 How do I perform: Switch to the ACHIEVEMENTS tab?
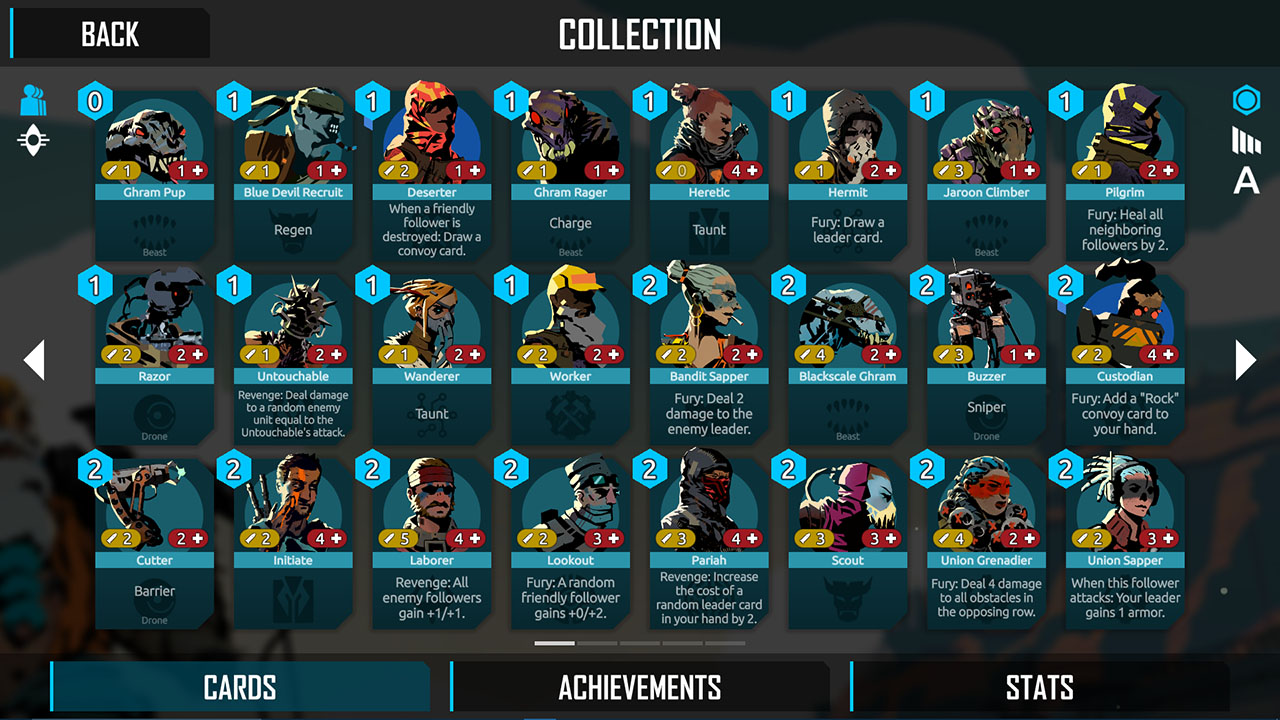640,688
